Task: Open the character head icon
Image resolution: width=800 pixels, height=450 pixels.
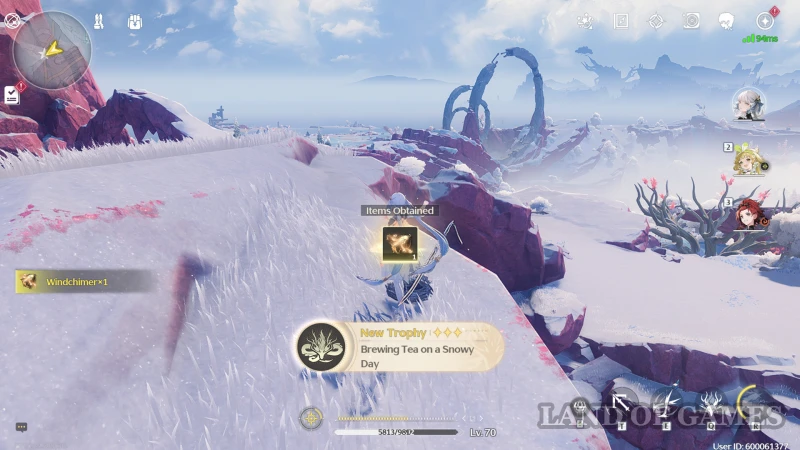Action: (x=727, y=21)
